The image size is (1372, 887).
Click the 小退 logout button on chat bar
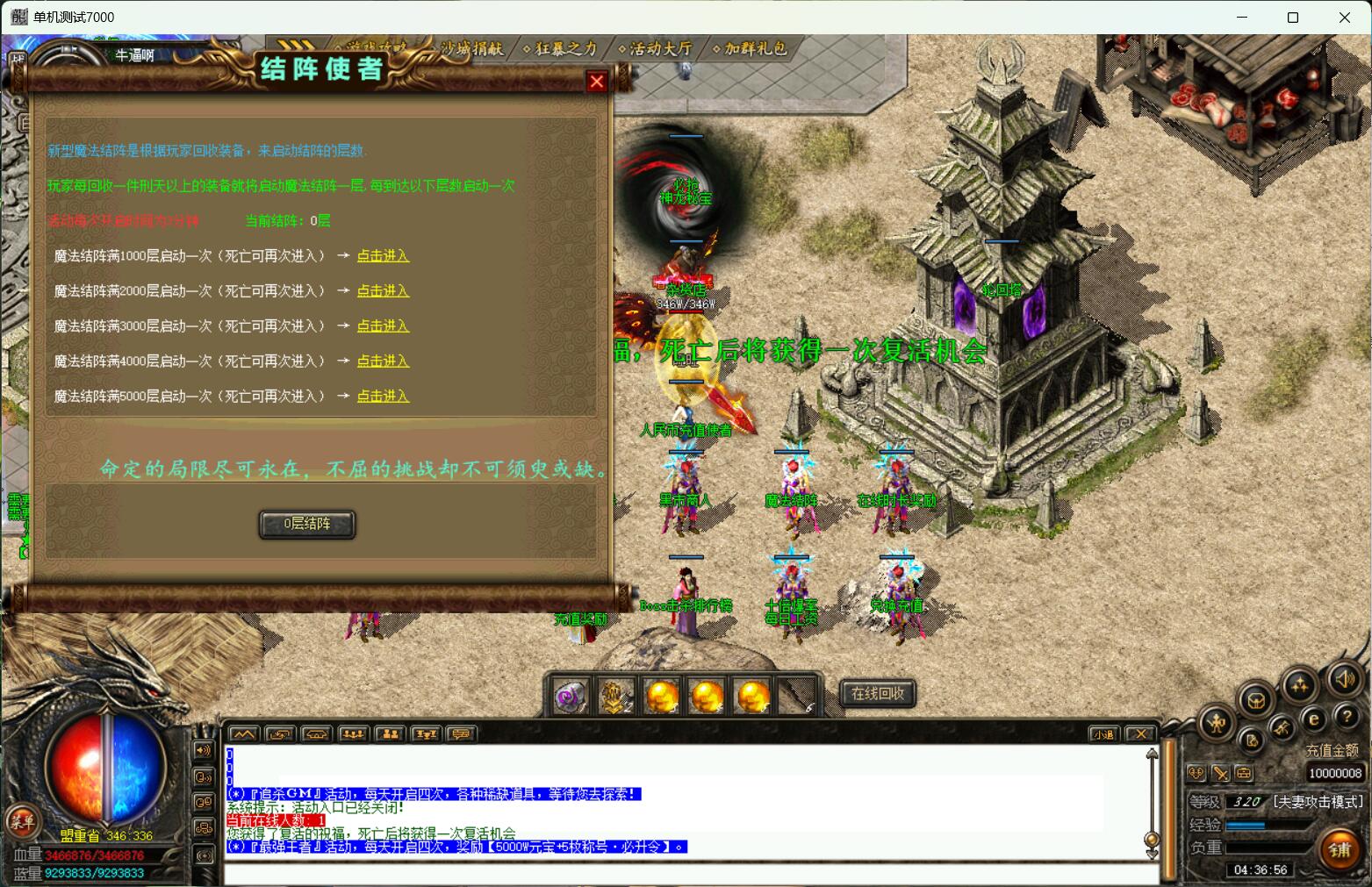click(1103, 733)
